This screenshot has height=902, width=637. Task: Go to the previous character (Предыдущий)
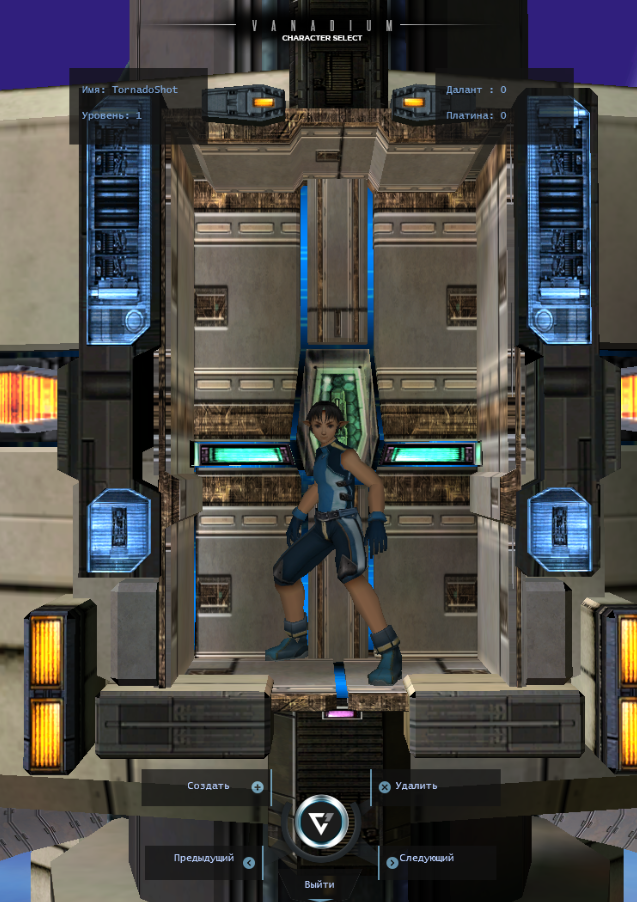point(205,859)
